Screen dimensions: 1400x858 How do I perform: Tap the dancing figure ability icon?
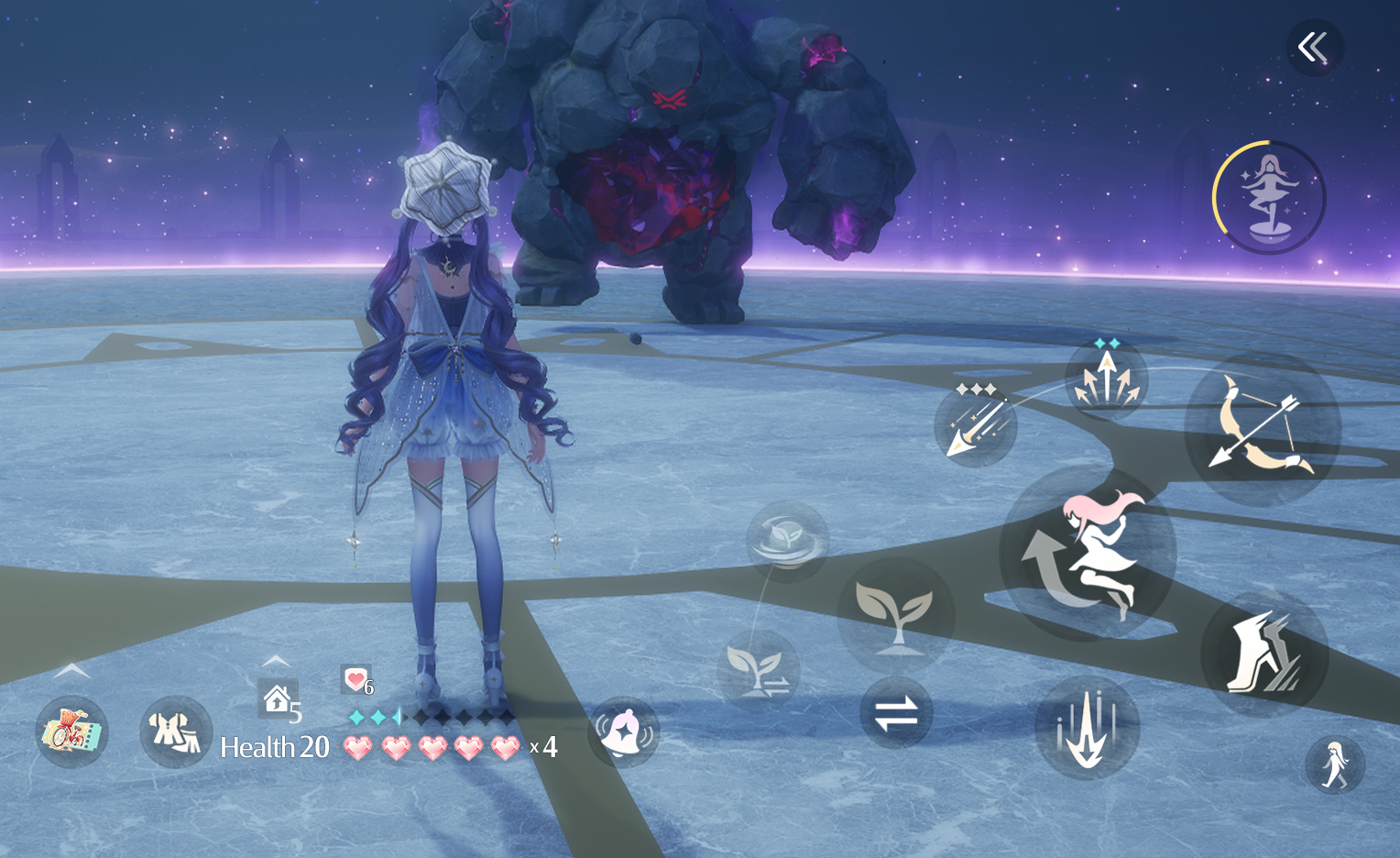point(1269,198)
